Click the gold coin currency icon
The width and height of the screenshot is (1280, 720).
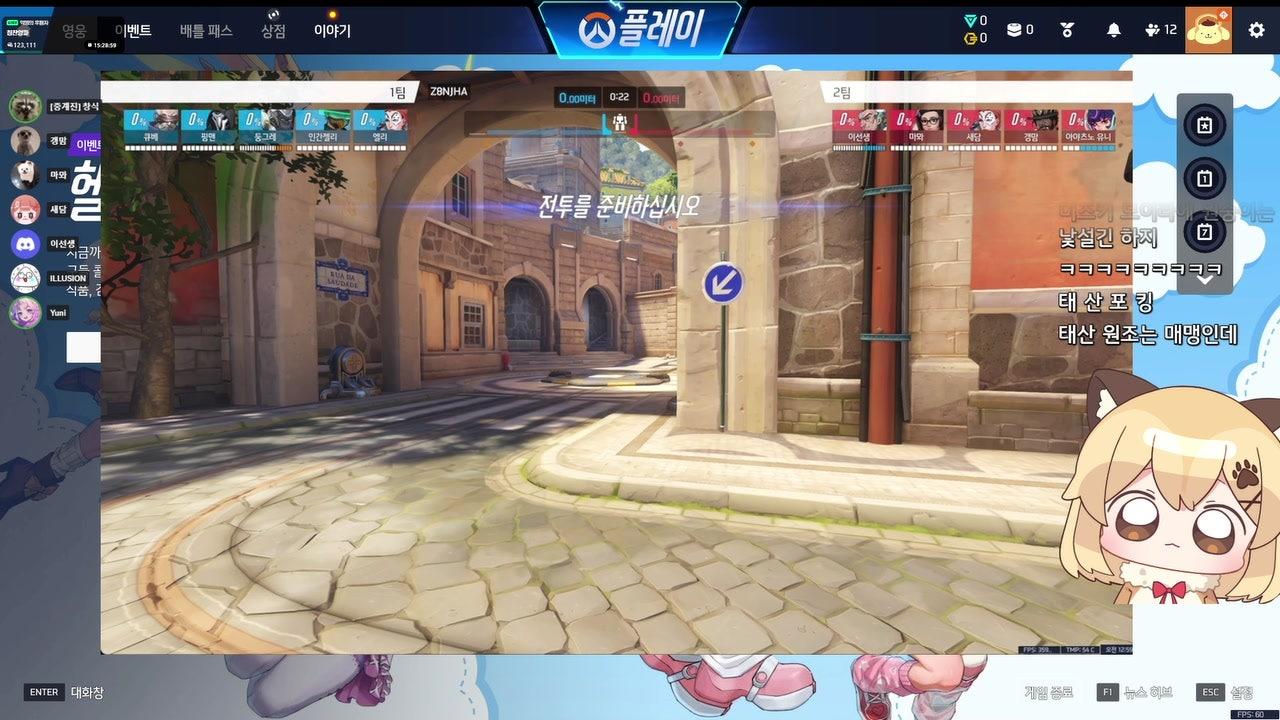point(972,38)
